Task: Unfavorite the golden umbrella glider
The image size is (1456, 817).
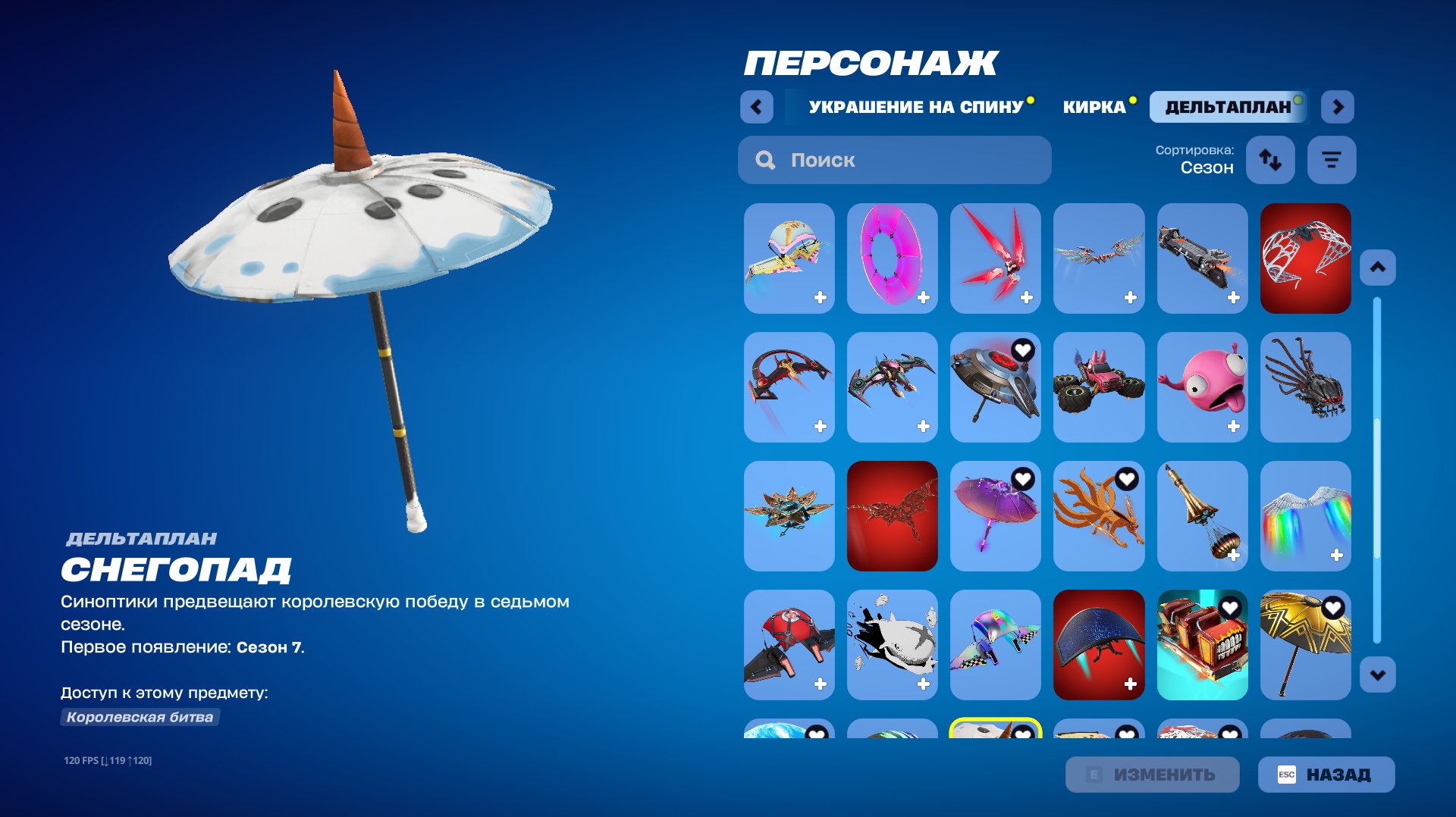Action: pos(1335,607)
